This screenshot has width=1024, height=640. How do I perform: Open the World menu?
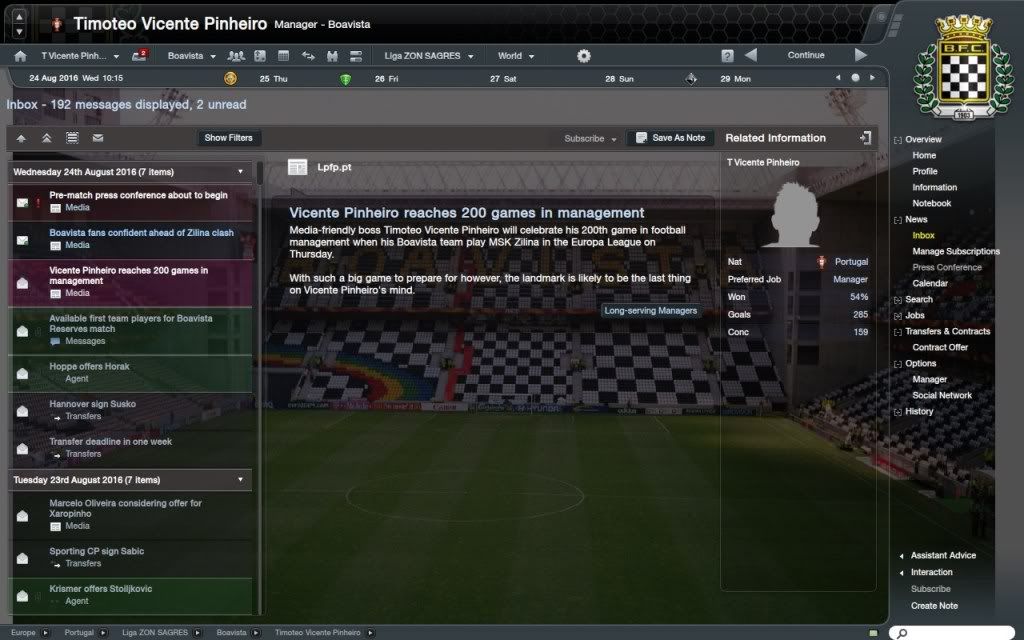[515, 56]
